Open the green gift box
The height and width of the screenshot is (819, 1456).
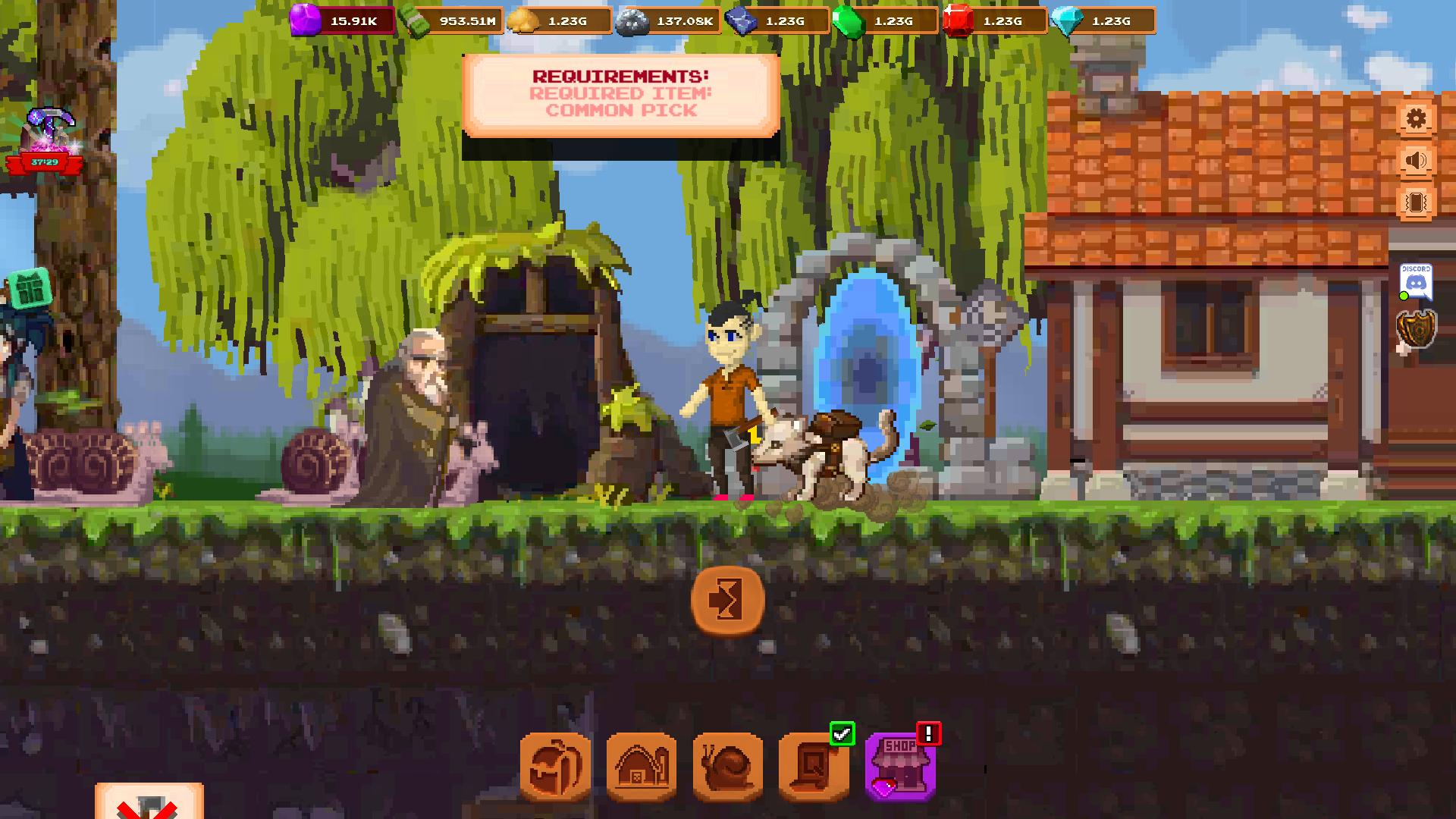(30, 288)
